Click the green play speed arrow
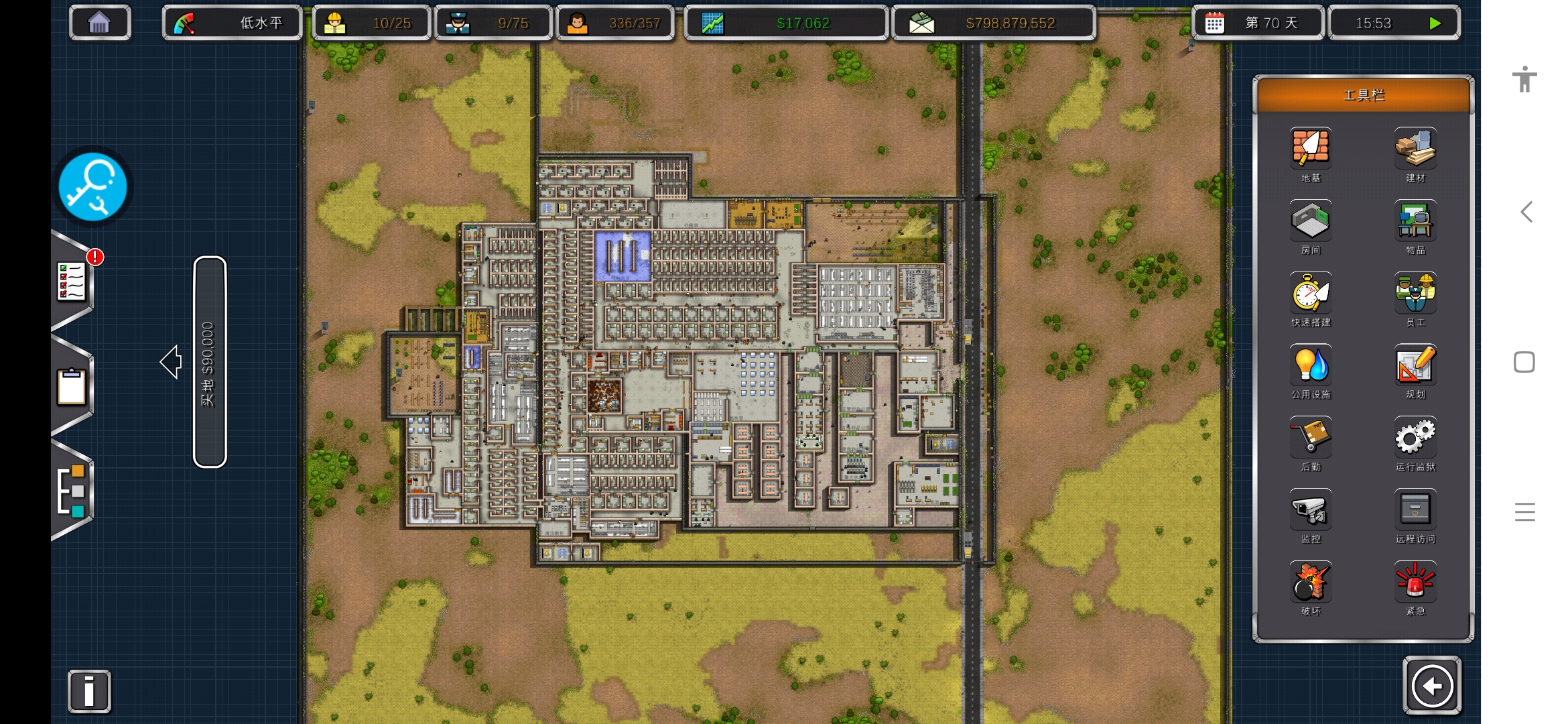The image size is (1568, 724). (x=1435, y=23)
